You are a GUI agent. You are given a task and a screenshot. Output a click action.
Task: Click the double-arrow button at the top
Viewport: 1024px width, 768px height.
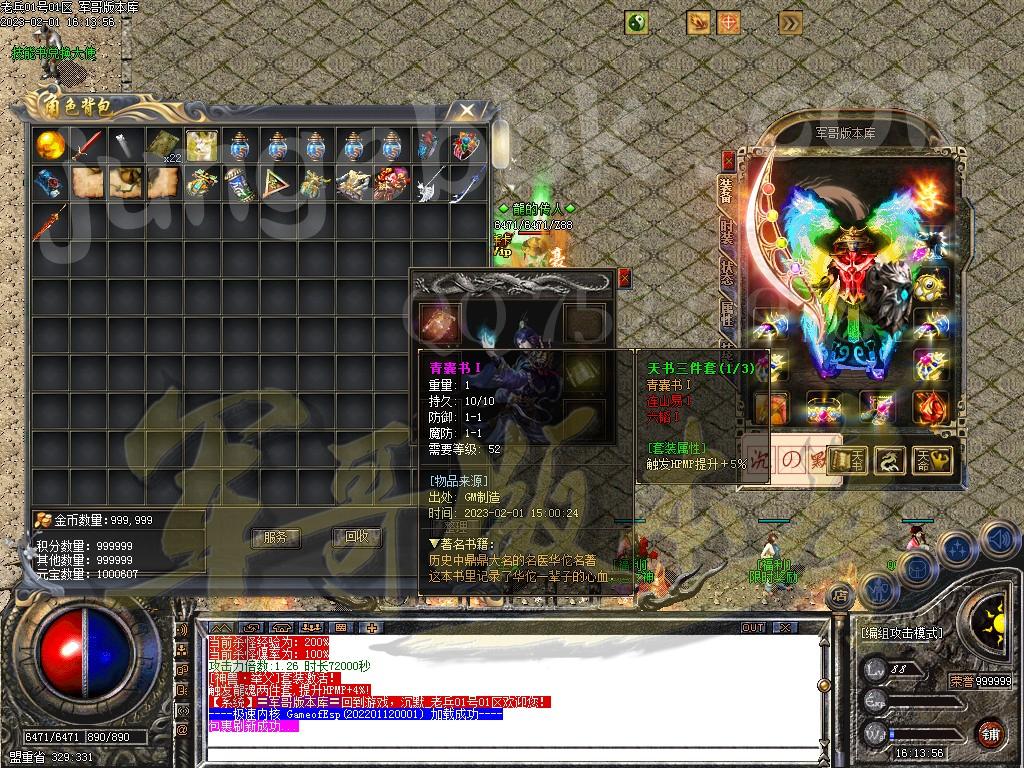tap(791, 22)
